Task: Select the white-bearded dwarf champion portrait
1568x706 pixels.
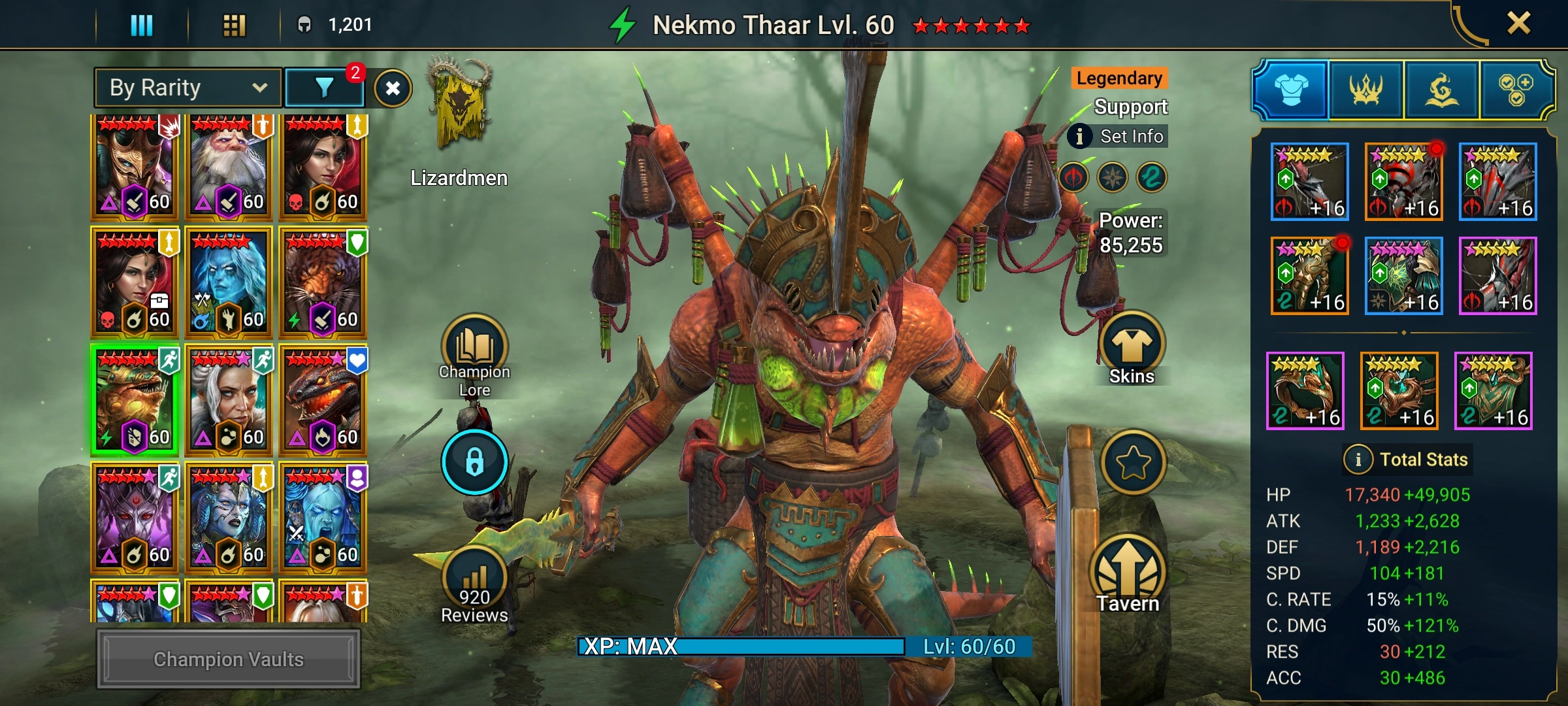Action: click(x=228, y=167)
